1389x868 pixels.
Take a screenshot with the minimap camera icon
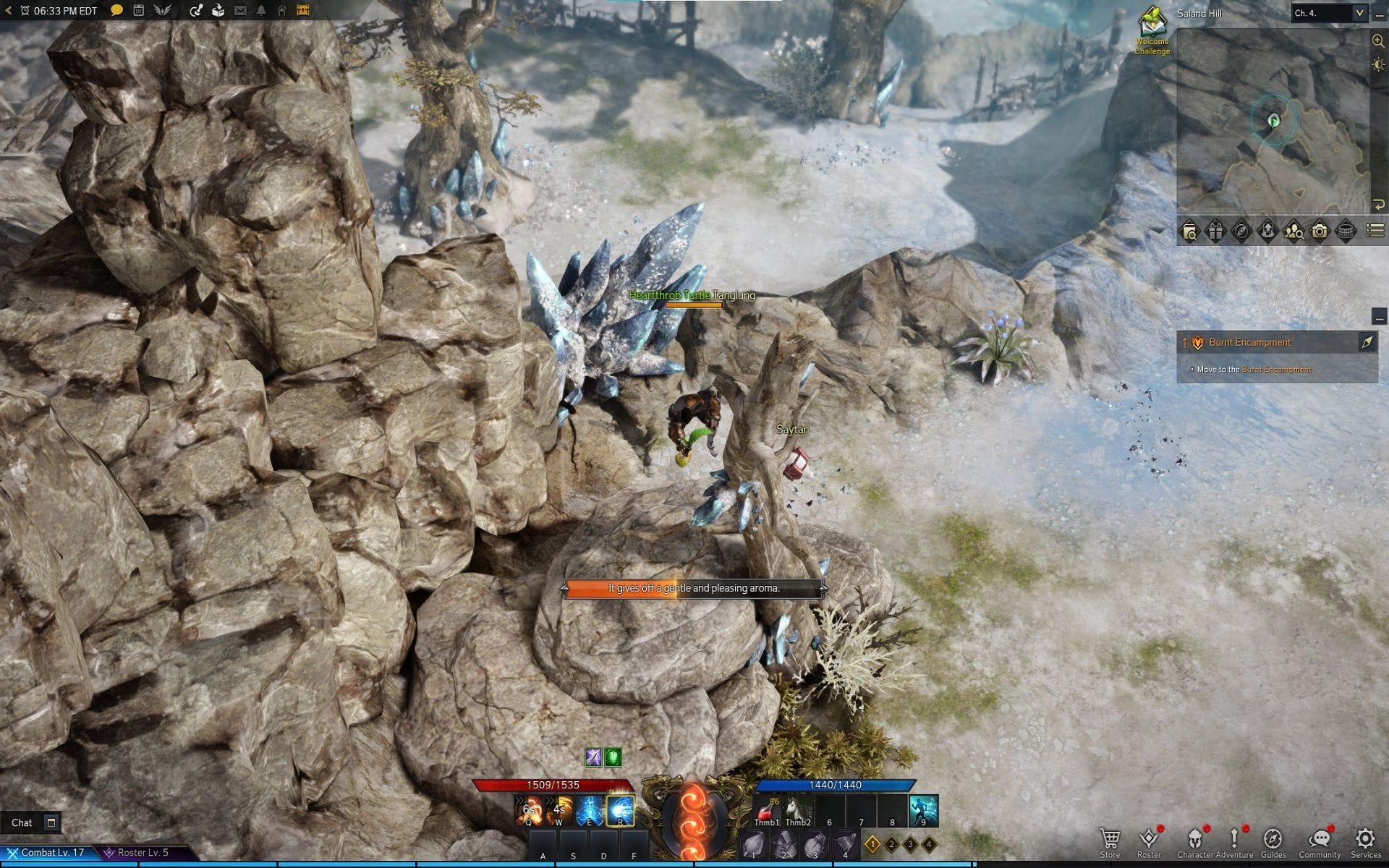tap(1320, 230)
